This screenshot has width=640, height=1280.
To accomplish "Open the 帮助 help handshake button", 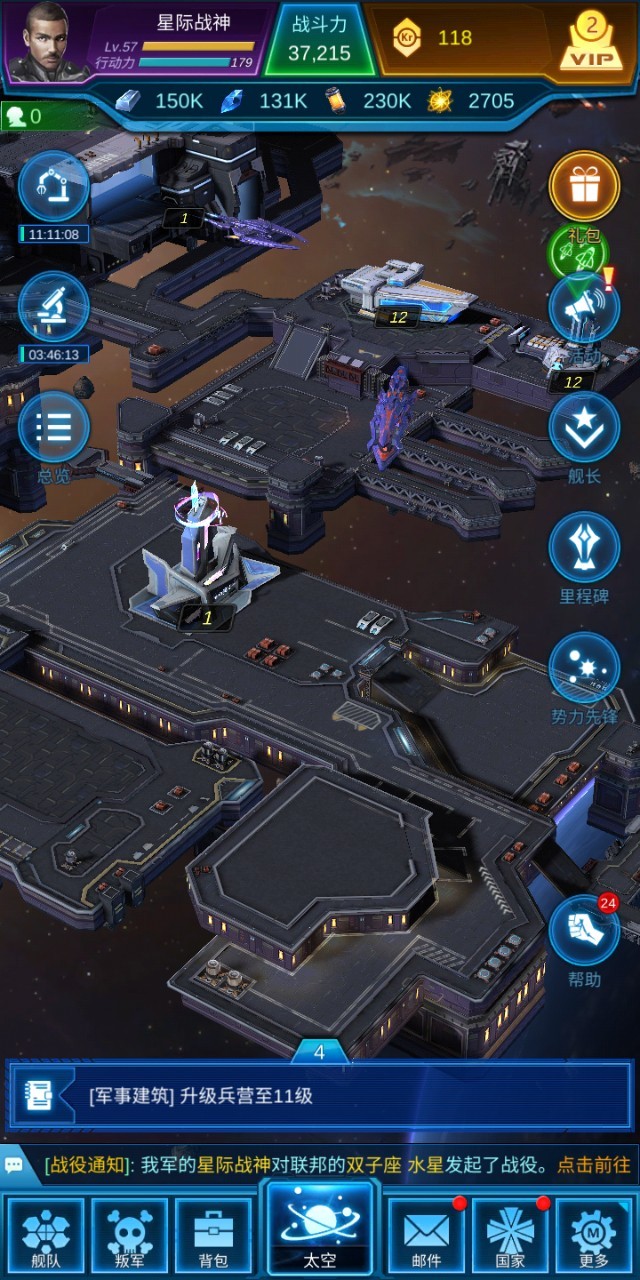I will click(584, 932).
